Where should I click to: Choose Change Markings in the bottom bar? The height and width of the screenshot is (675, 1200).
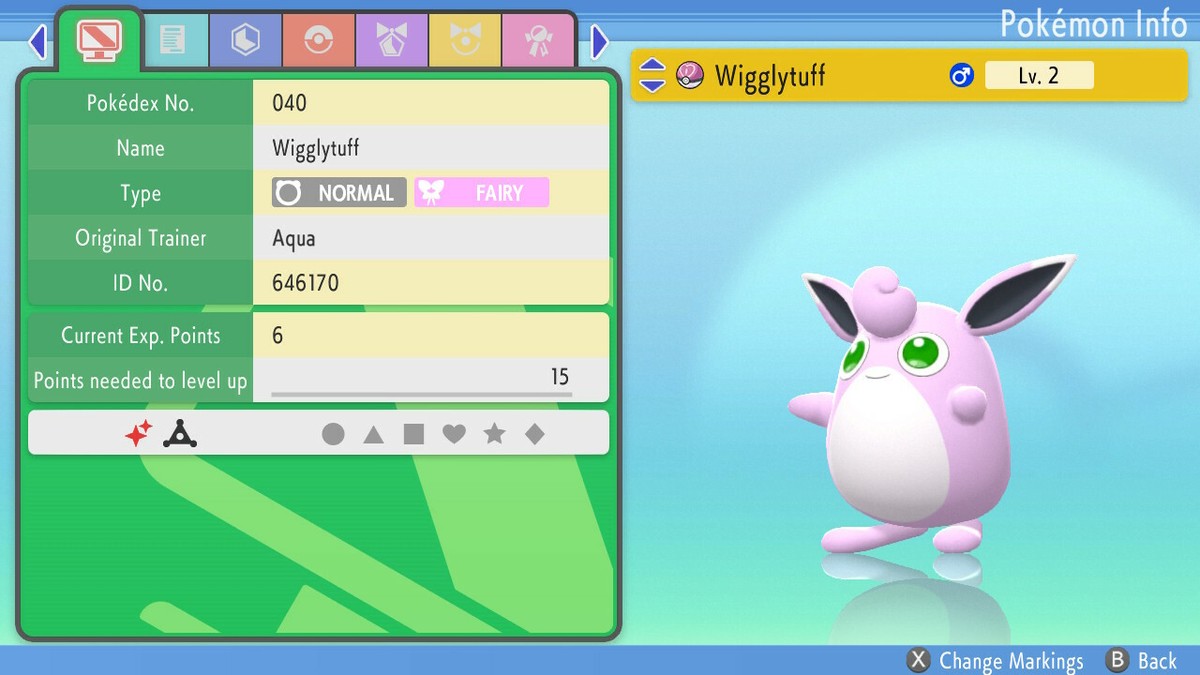[995, 661]
